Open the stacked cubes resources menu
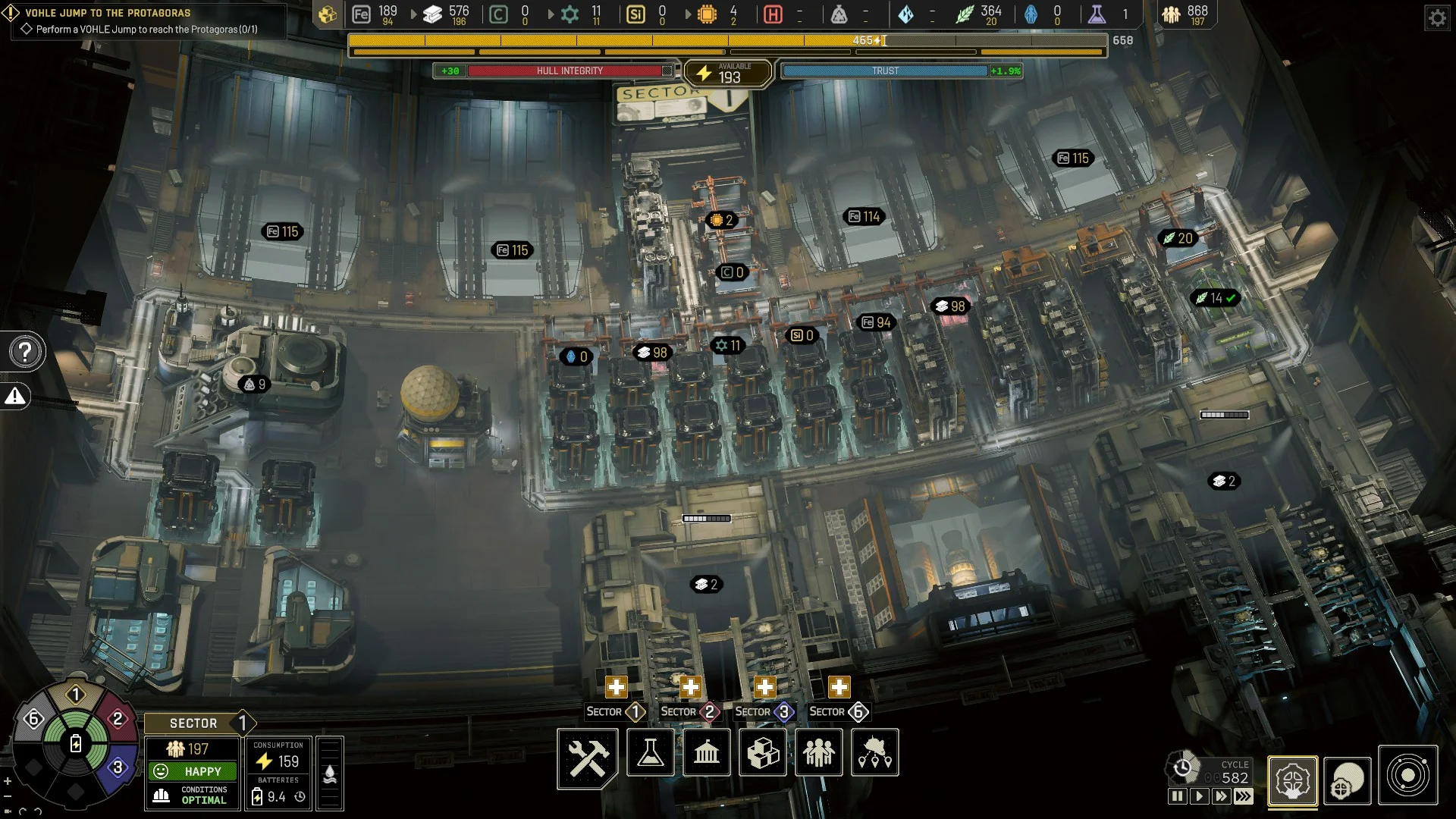This screenshot has height=819, width=1456. point(763,753)
